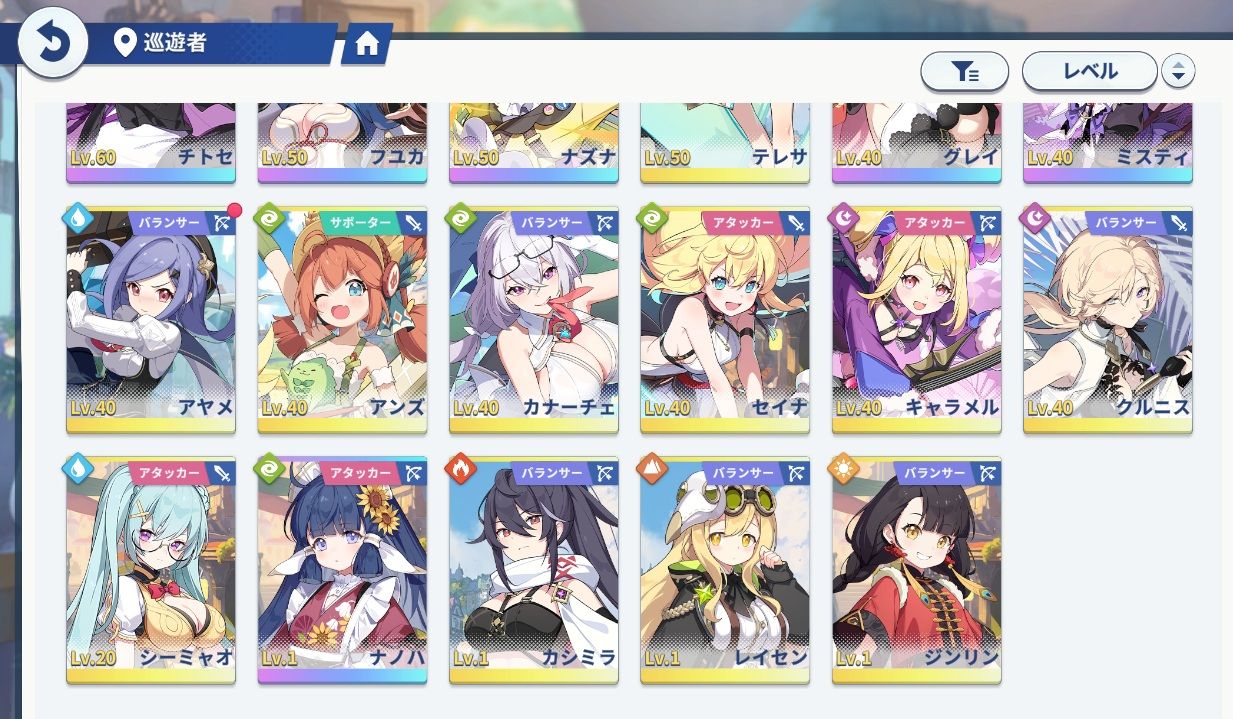Open the テレサ character card
The image size is (1233, 719).
[725, 142]
